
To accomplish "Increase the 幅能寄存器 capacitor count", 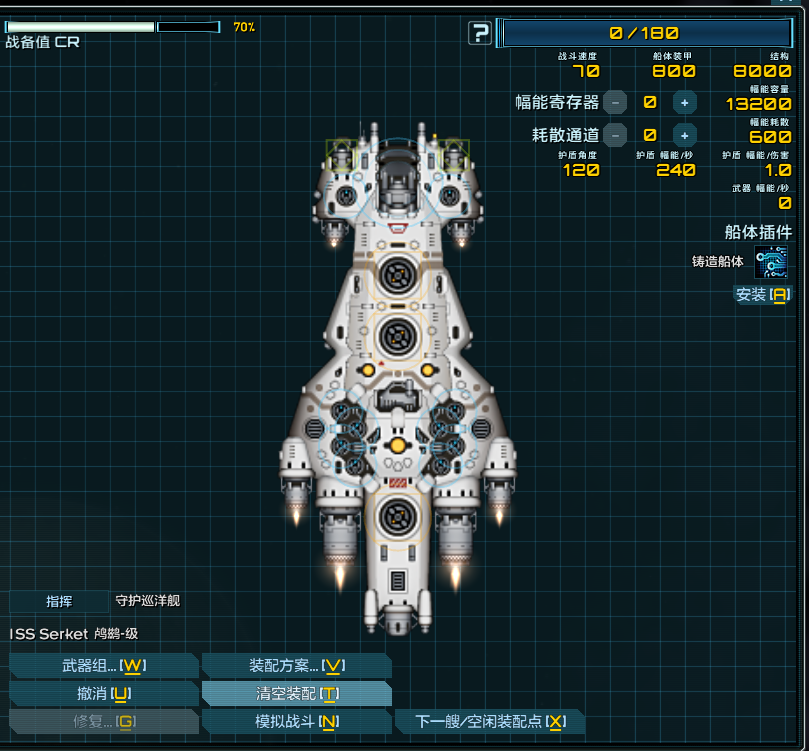I will click(684, 102).
